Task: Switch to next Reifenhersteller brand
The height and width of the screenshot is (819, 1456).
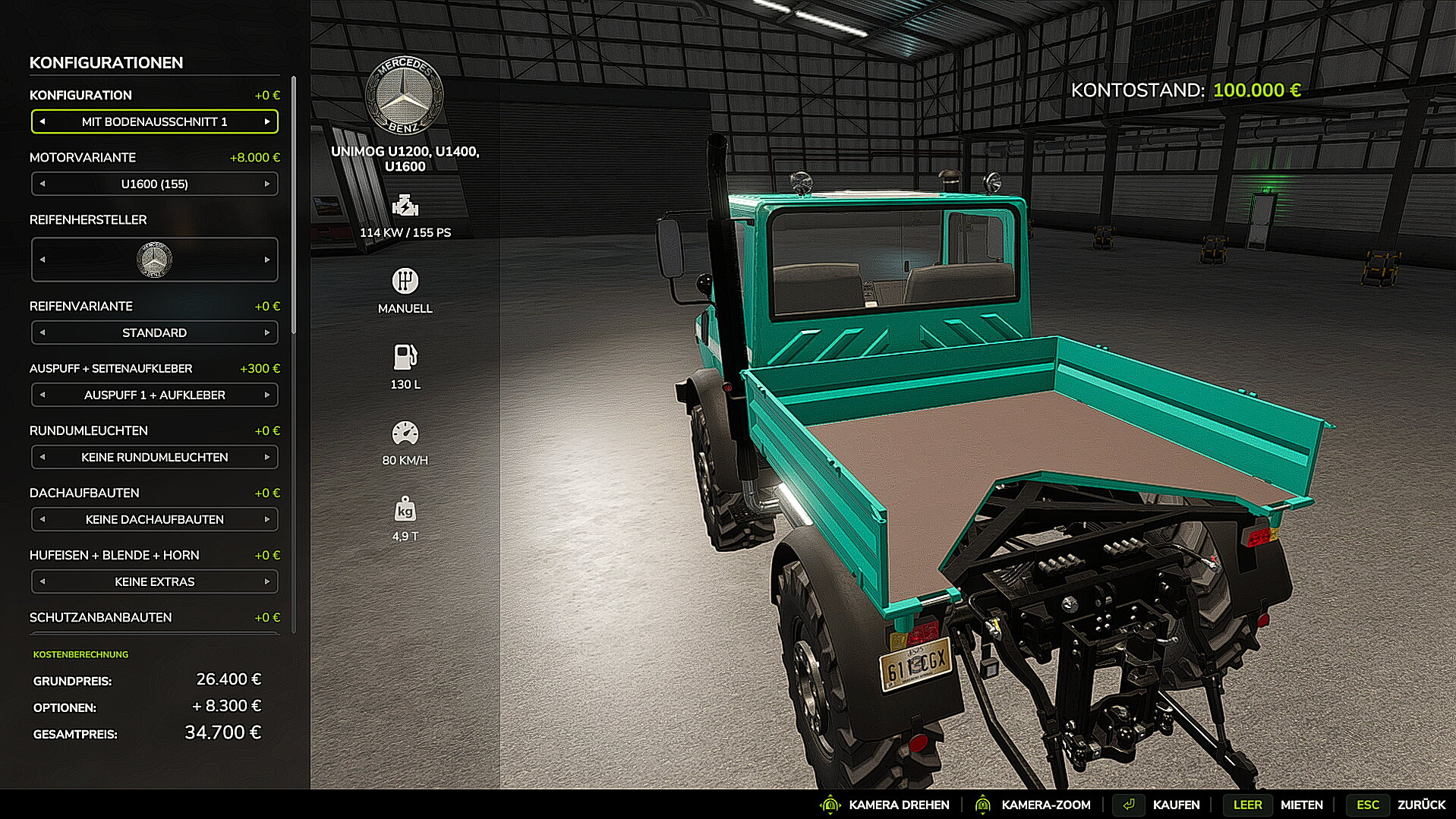Action: 267,260
